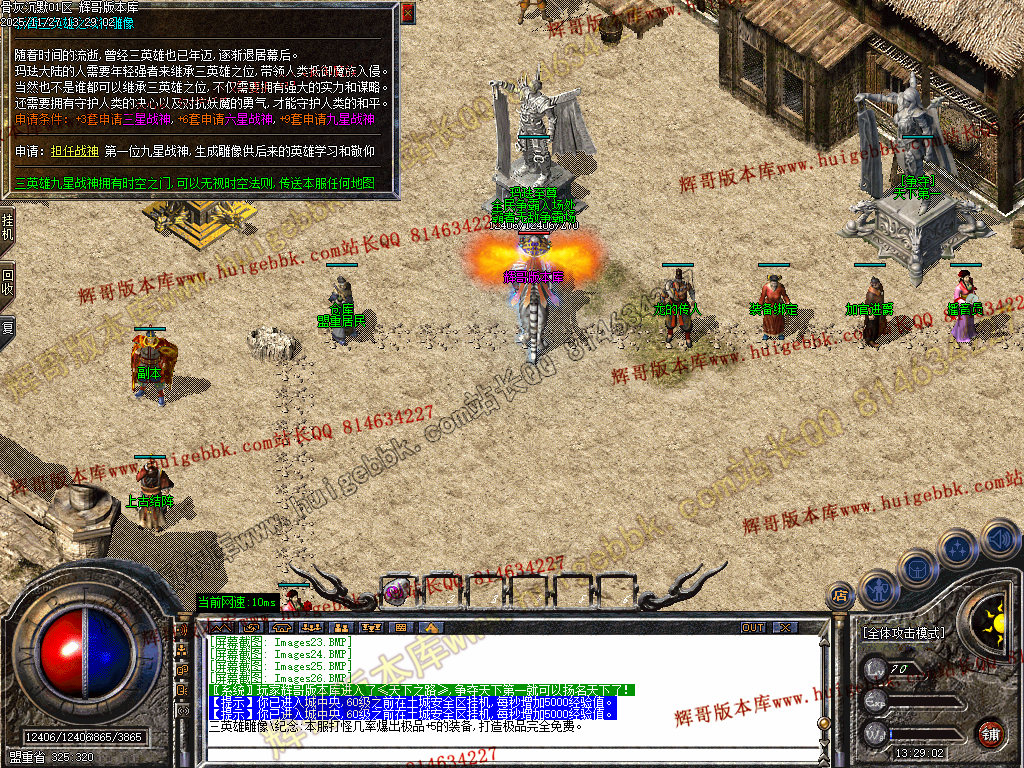Screen dimensions: 1024x768
Task: Close the NPC dialogue window
Action: [x=407, y=14]
